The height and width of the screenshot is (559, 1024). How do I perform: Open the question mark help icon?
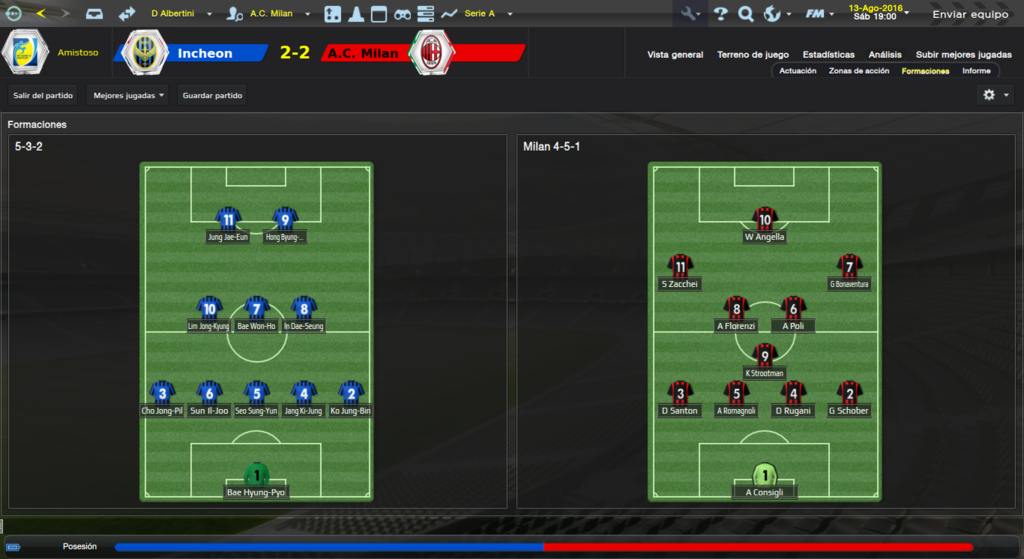pos(720,14)
